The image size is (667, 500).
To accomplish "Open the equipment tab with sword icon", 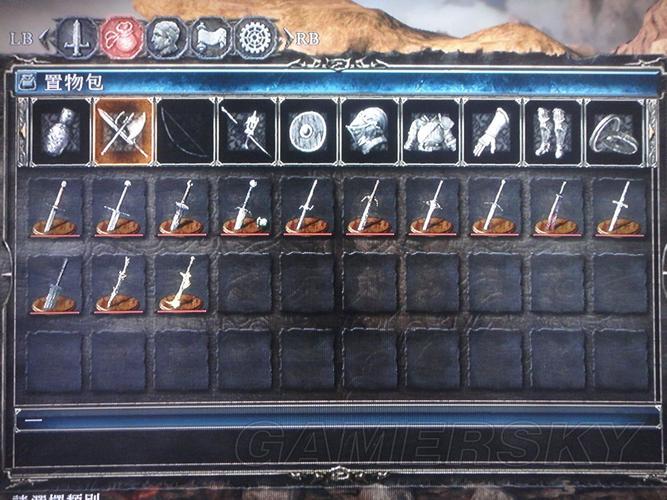I will tap(76, 38).
